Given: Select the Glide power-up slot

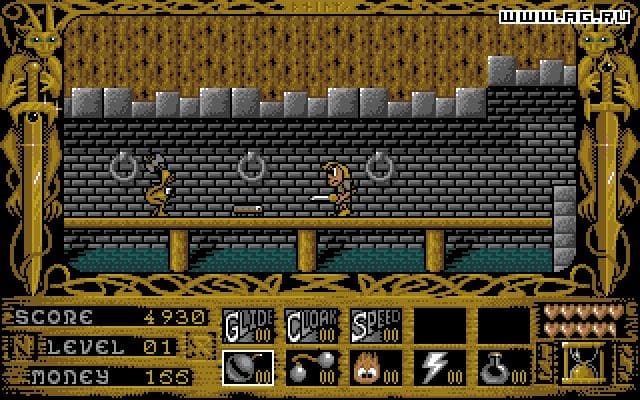Looking at the screenshot, I should (246, 324).
